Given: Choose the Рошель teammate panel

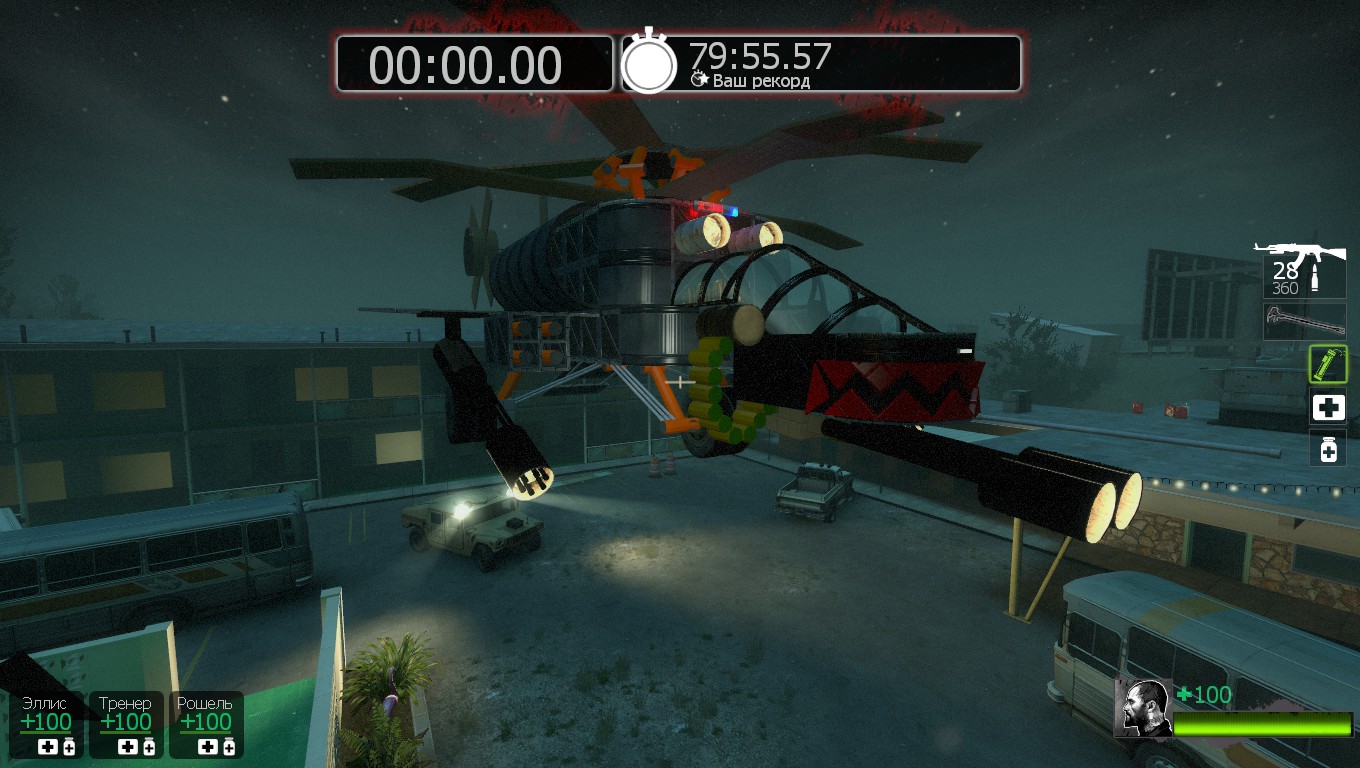Looking at the screenshot, I should [206, 724].
